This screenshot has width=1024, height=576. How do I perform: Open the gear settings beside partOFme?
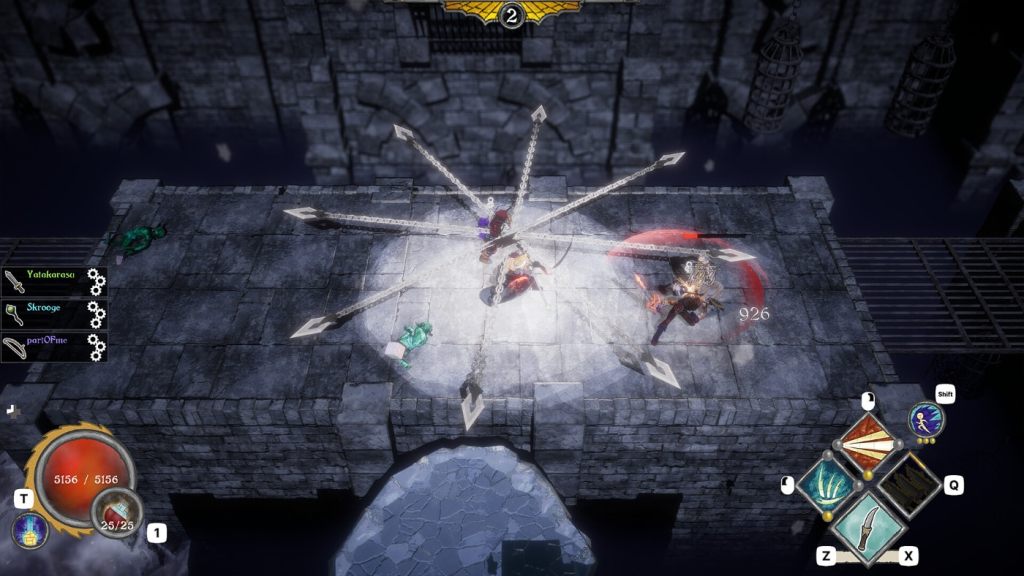[96, 347]
